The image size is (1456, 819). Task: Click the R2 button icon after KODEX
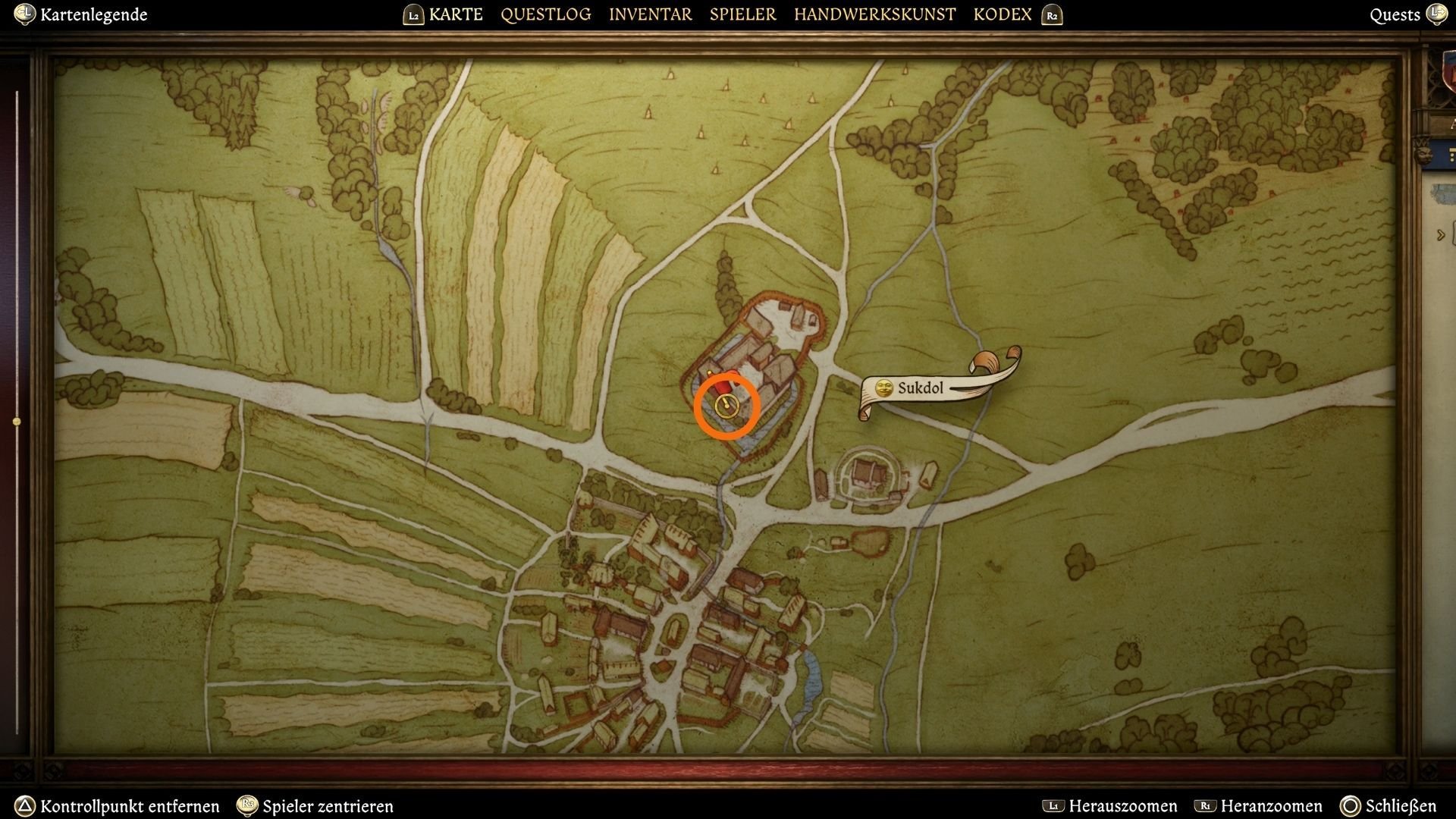coord(1052,14)
